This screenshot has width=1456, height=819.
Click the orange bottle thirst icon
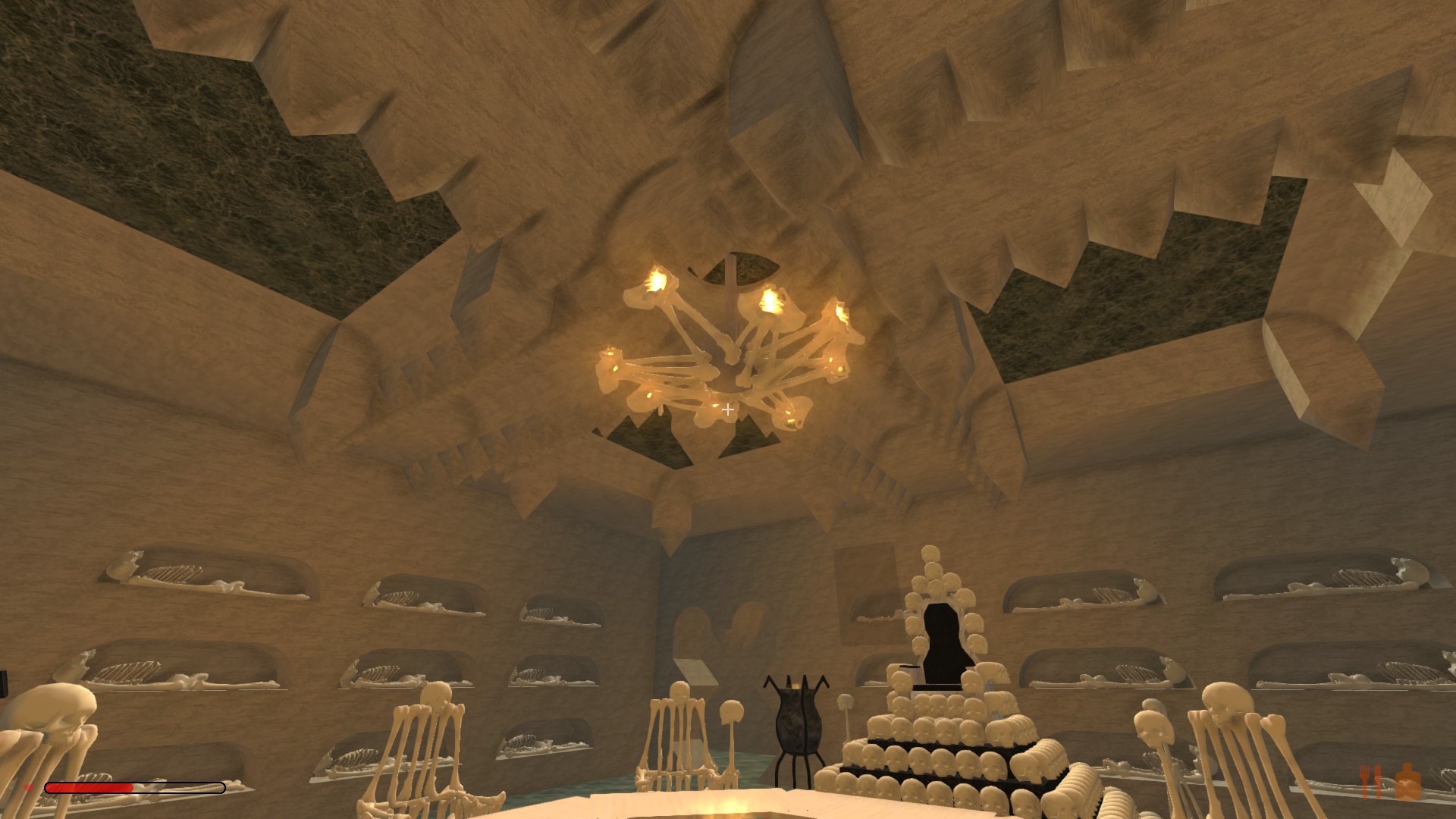pos(1407,782)
